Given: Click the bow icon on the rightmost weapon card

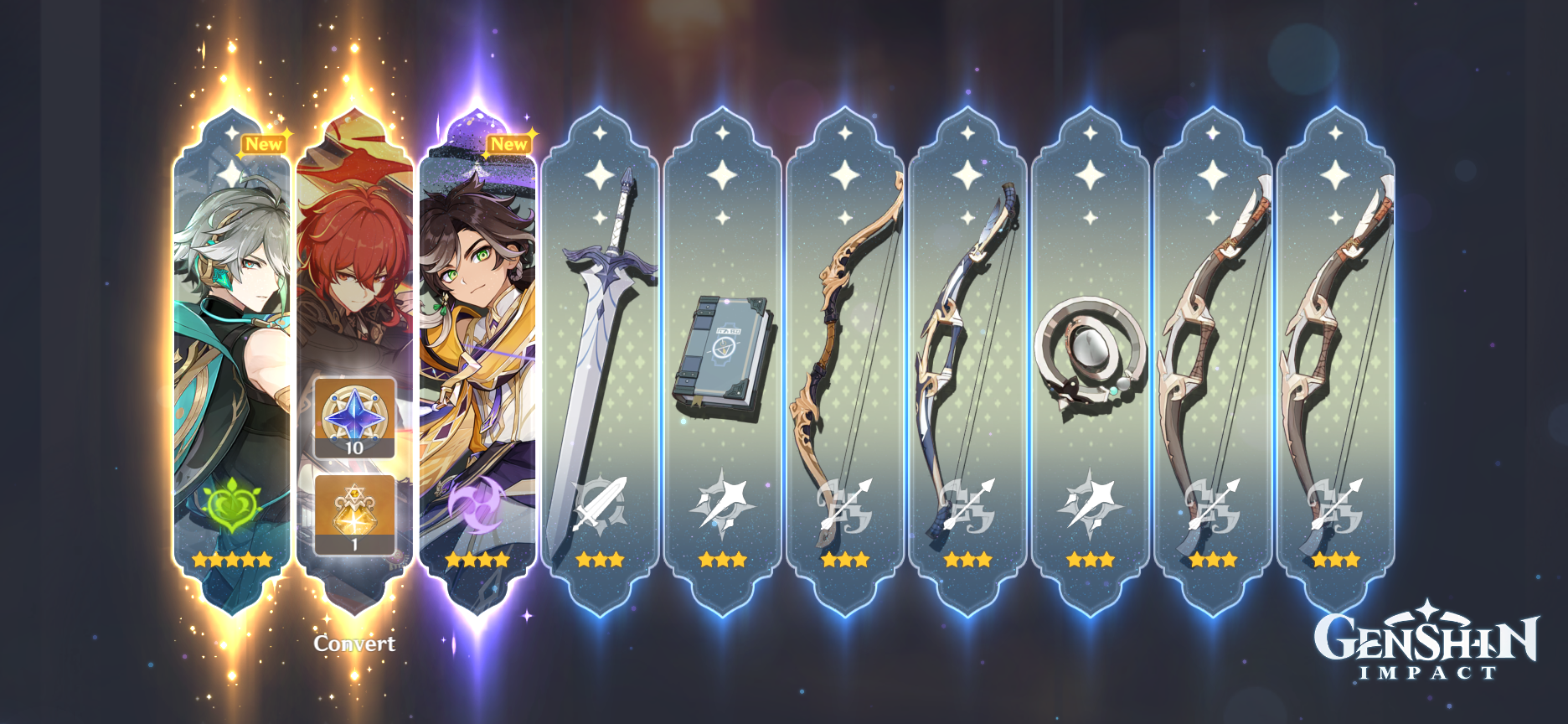Looking at the screenshot, I should coord(1335,505).
